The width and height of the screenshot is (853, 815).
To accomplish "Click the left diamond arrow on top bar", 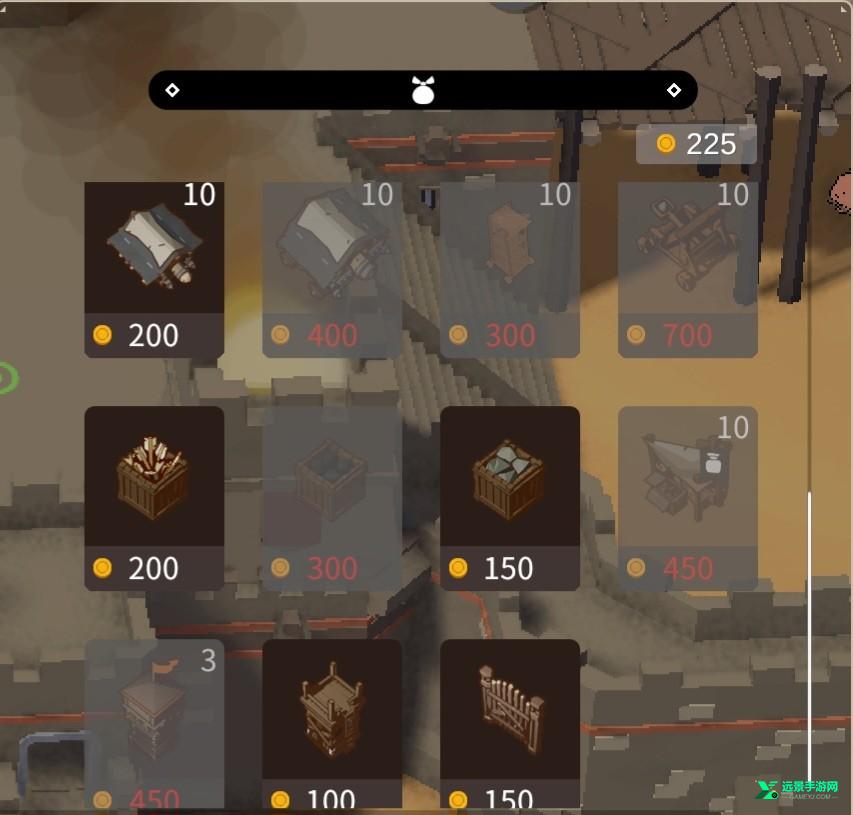I will point(172,90).
